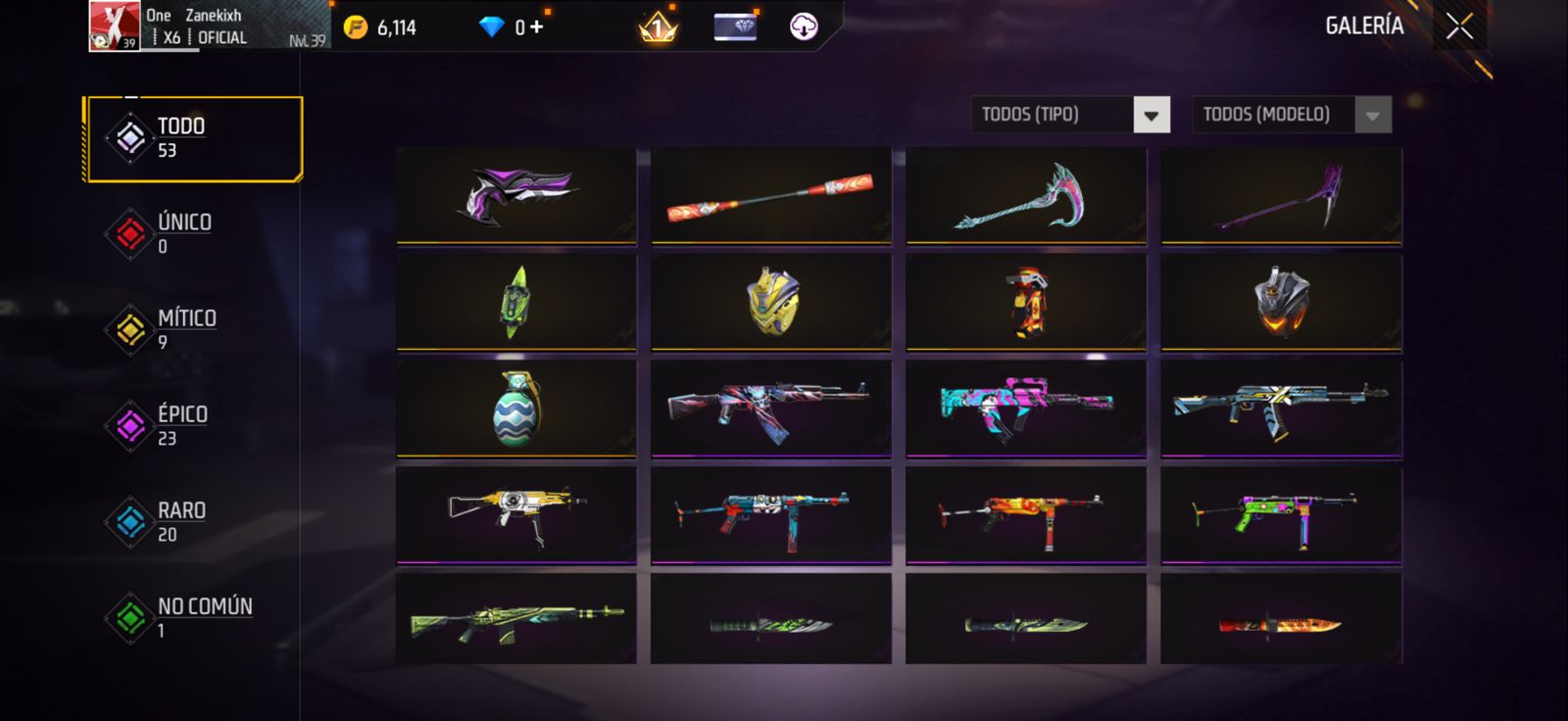The height and width of the screenshot is (721, 1568).
Task: Open the RARO category
Action: (x=180, y=521)
